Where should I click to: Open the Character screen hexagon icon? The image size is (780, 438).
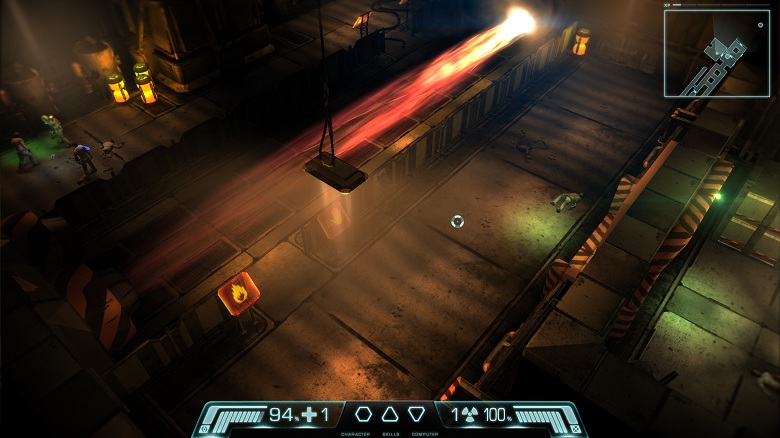[364, 414]
